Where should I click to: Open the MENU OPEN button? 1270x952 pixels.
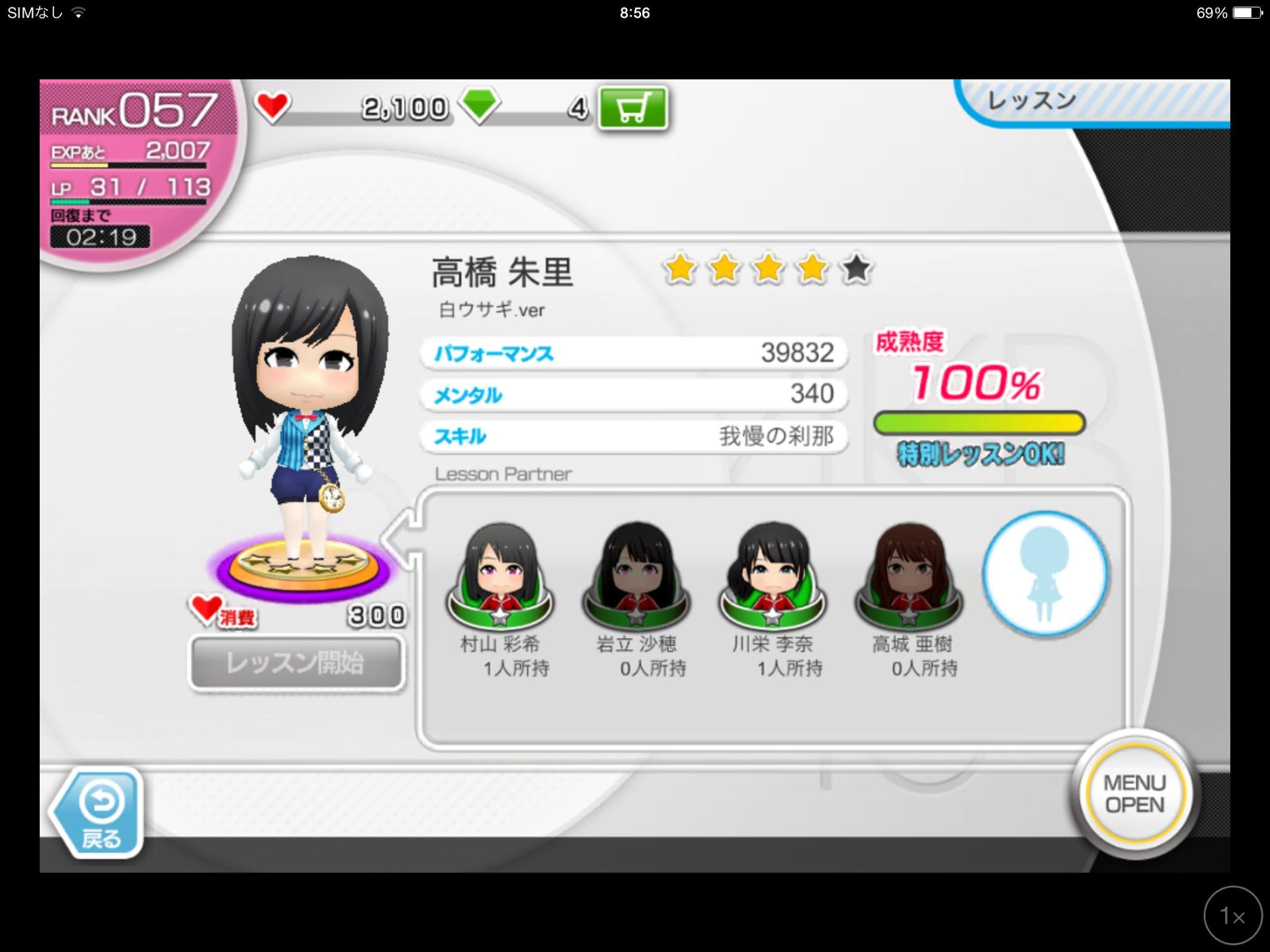(1134, 794)
